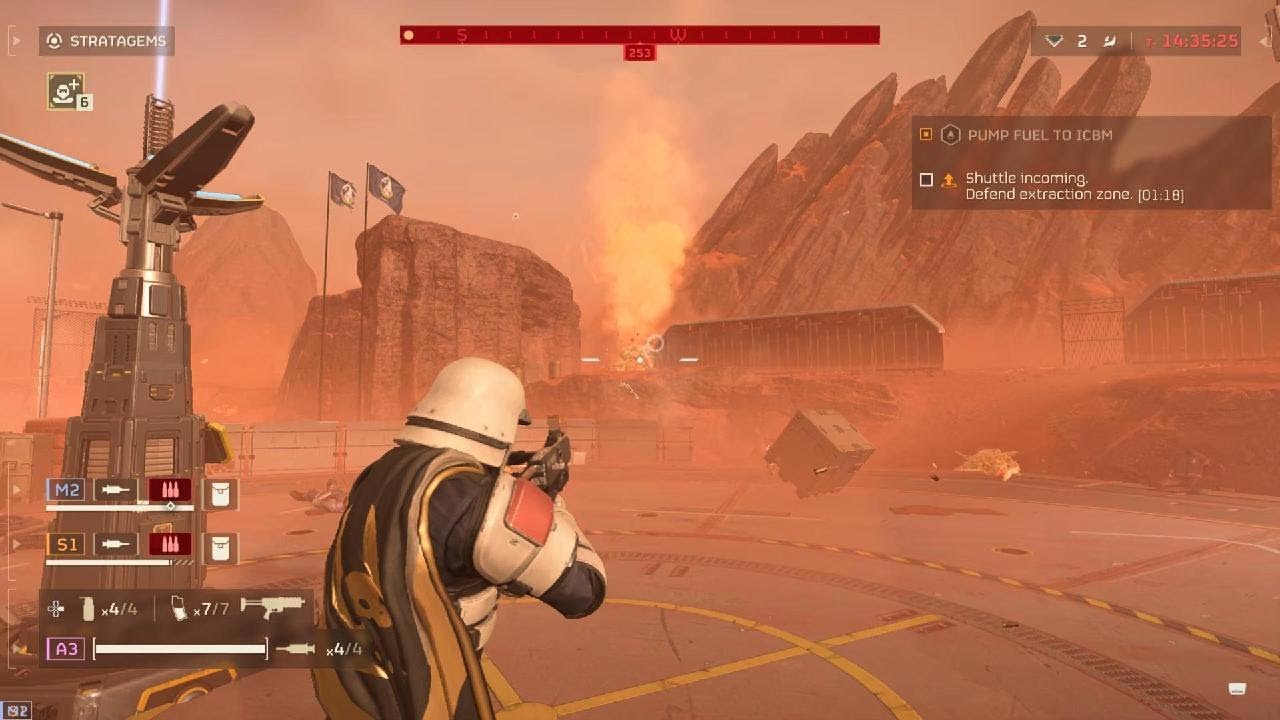Viewport: 1280px width, 720px height.
Task: Click the reinforcement diamond icon
Action: [x=1054, y=41]
